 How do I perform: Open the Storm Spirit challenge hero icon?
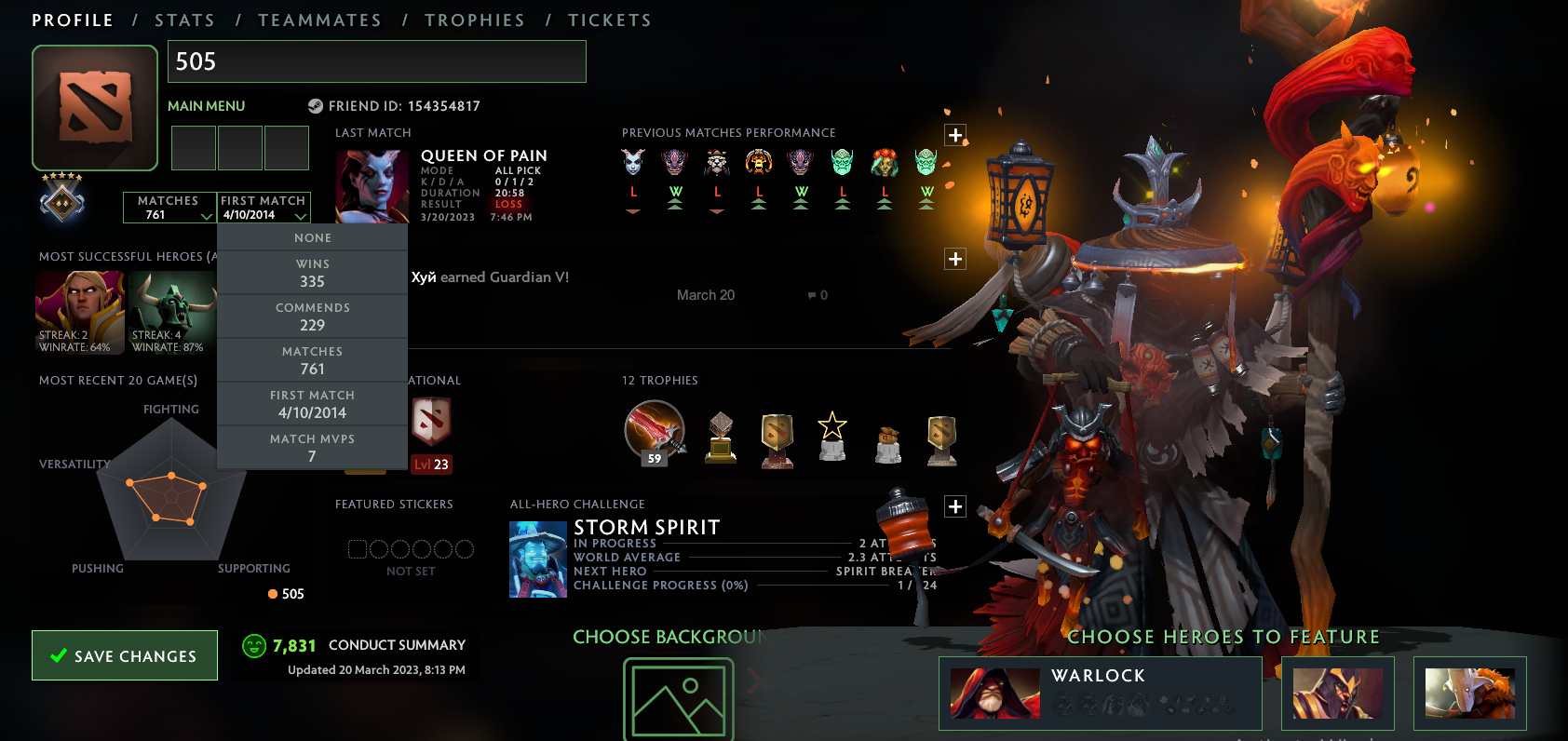[x=538, y=559]
